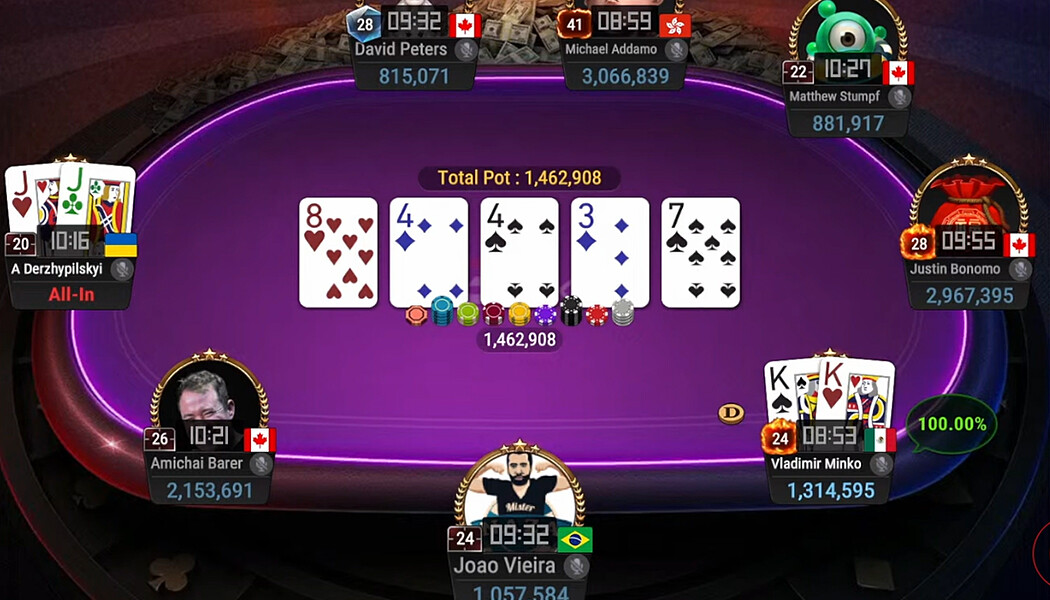Toggle Matthew Stumpf's microphone icon
This screenshot has height=600, width=1050.
click(x=899, y=97)
